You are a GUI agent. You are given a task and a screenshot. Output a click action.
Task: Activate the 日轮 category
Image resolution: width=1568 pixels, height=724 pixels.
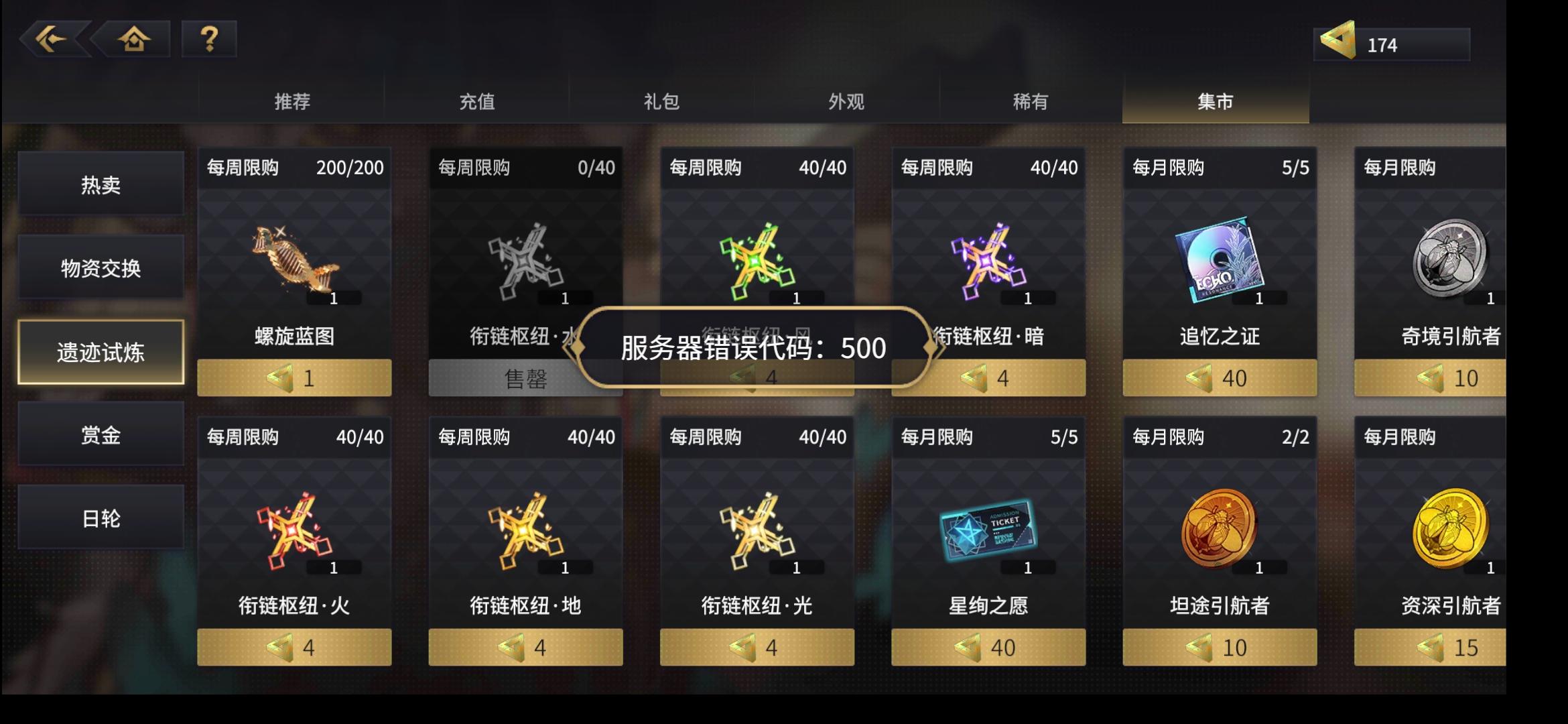coord(100,518)
